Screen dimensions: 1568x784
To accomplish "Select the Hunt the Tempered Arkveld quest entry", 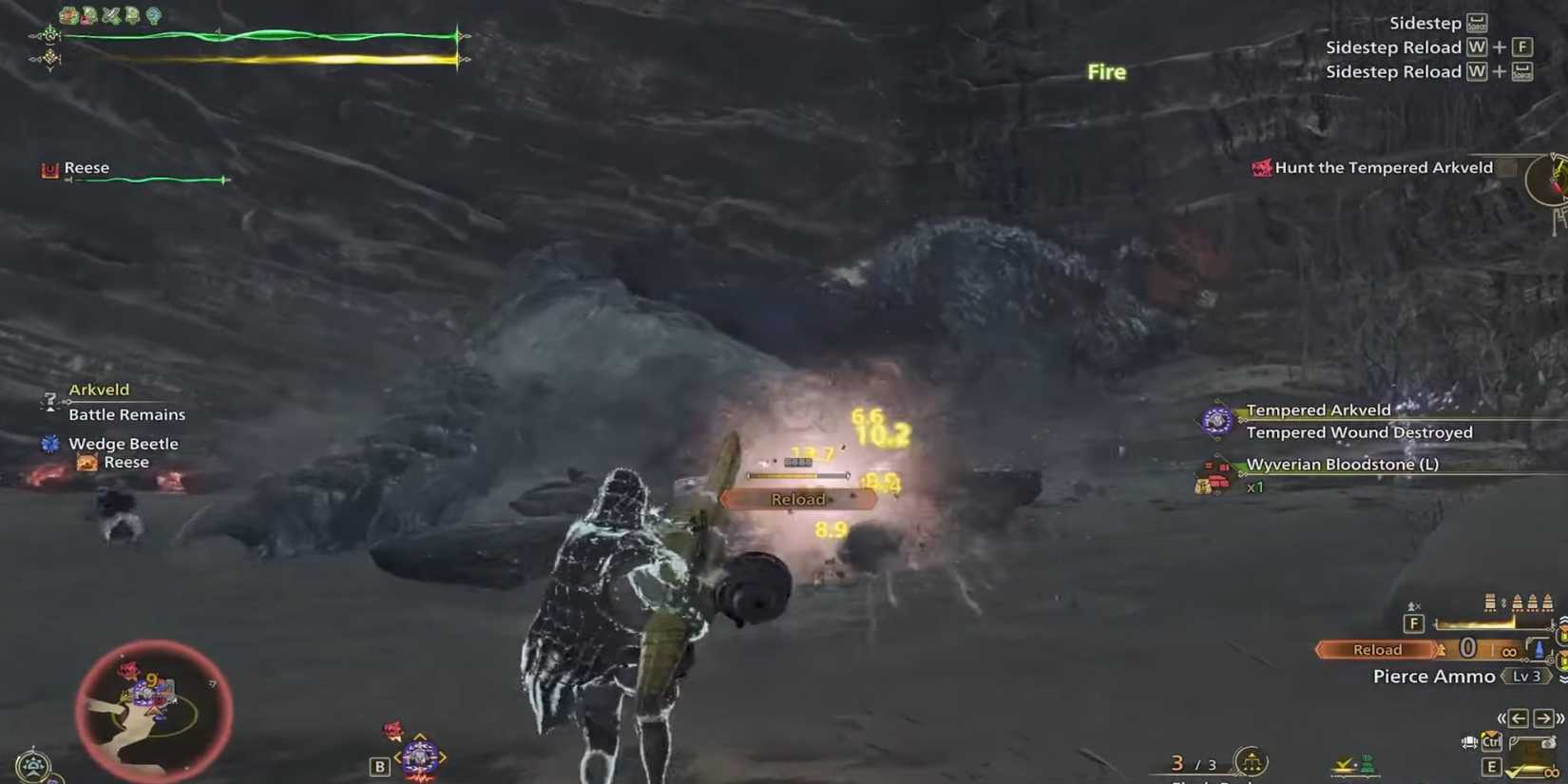I will point(1383,167).
